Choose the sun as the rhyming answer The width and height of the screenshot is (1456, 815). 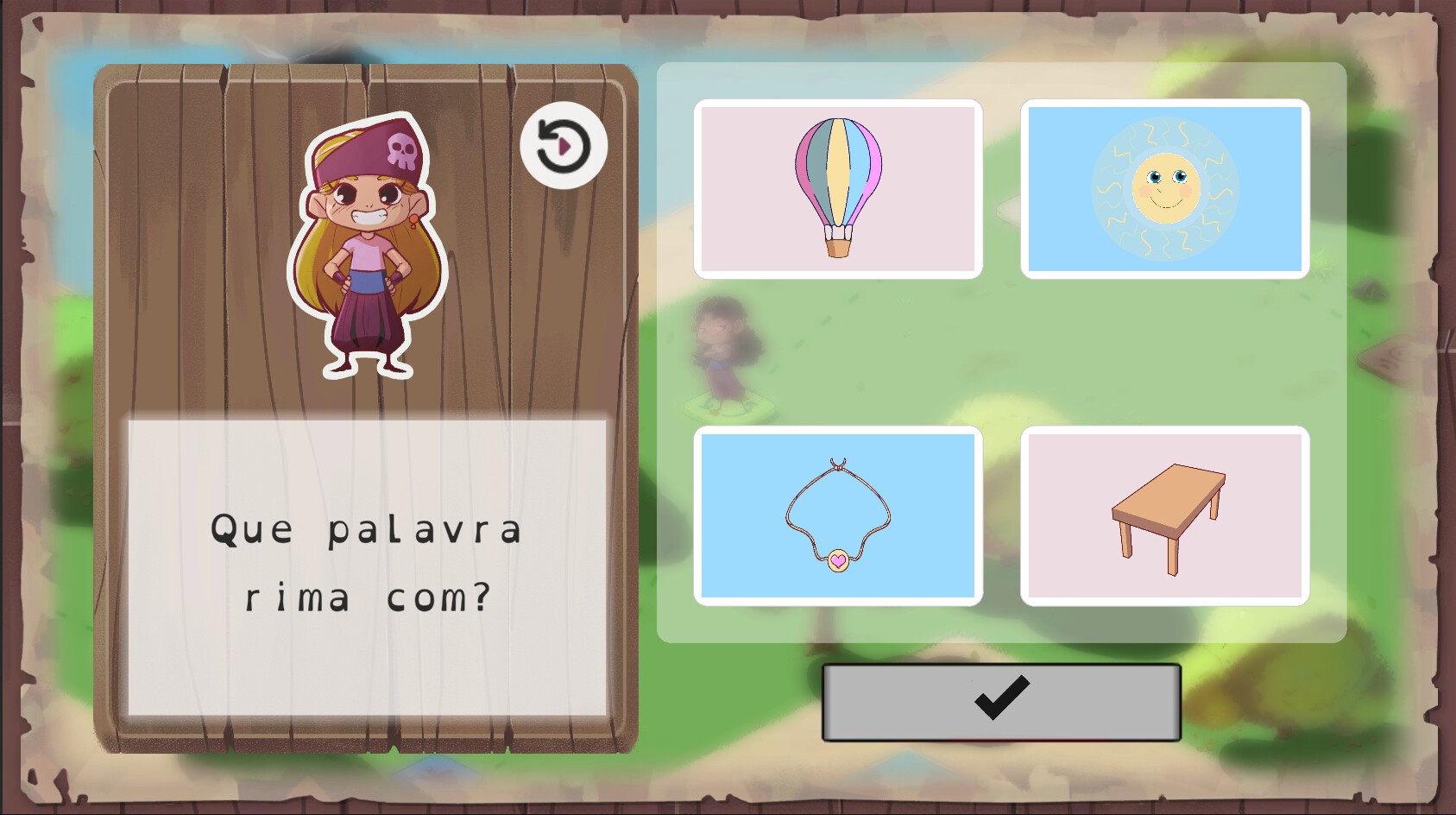click(x=1166, y=188)
